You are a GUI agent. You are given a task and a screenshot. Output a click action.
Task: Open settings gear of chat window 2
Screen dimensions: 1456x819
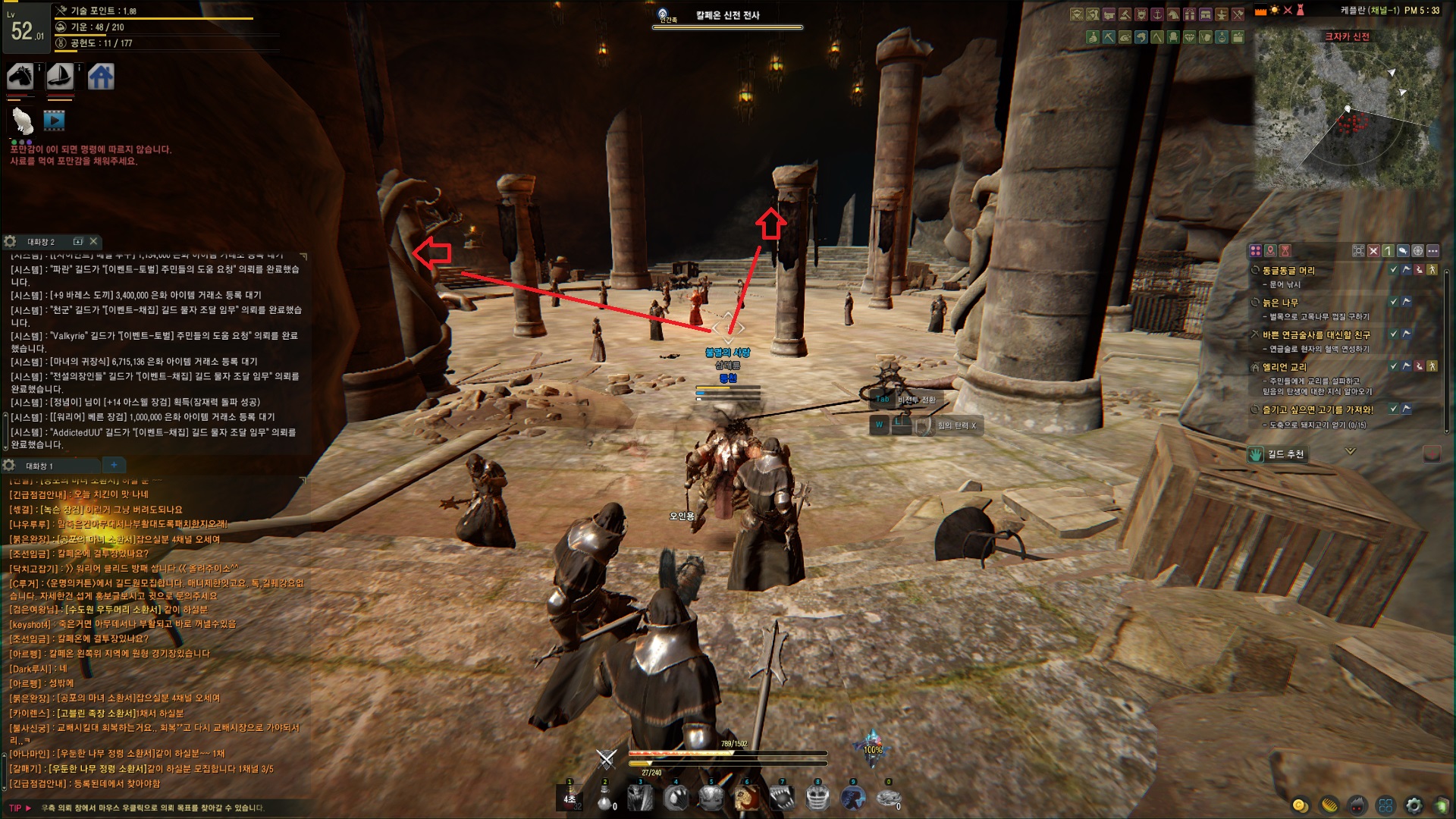click(x=10, y=241)
